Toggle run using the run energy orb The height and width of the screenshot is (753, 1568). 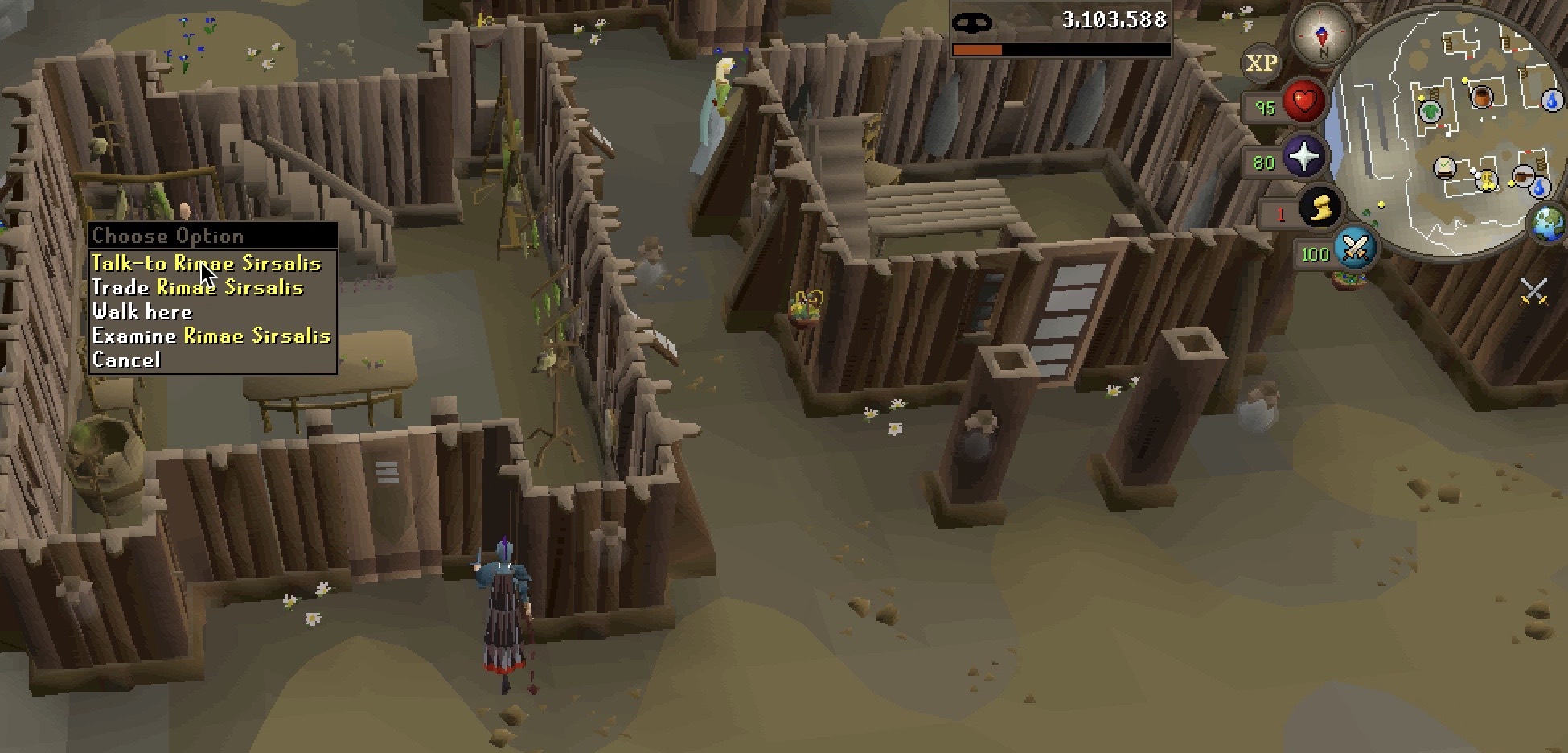[1320, 211]
